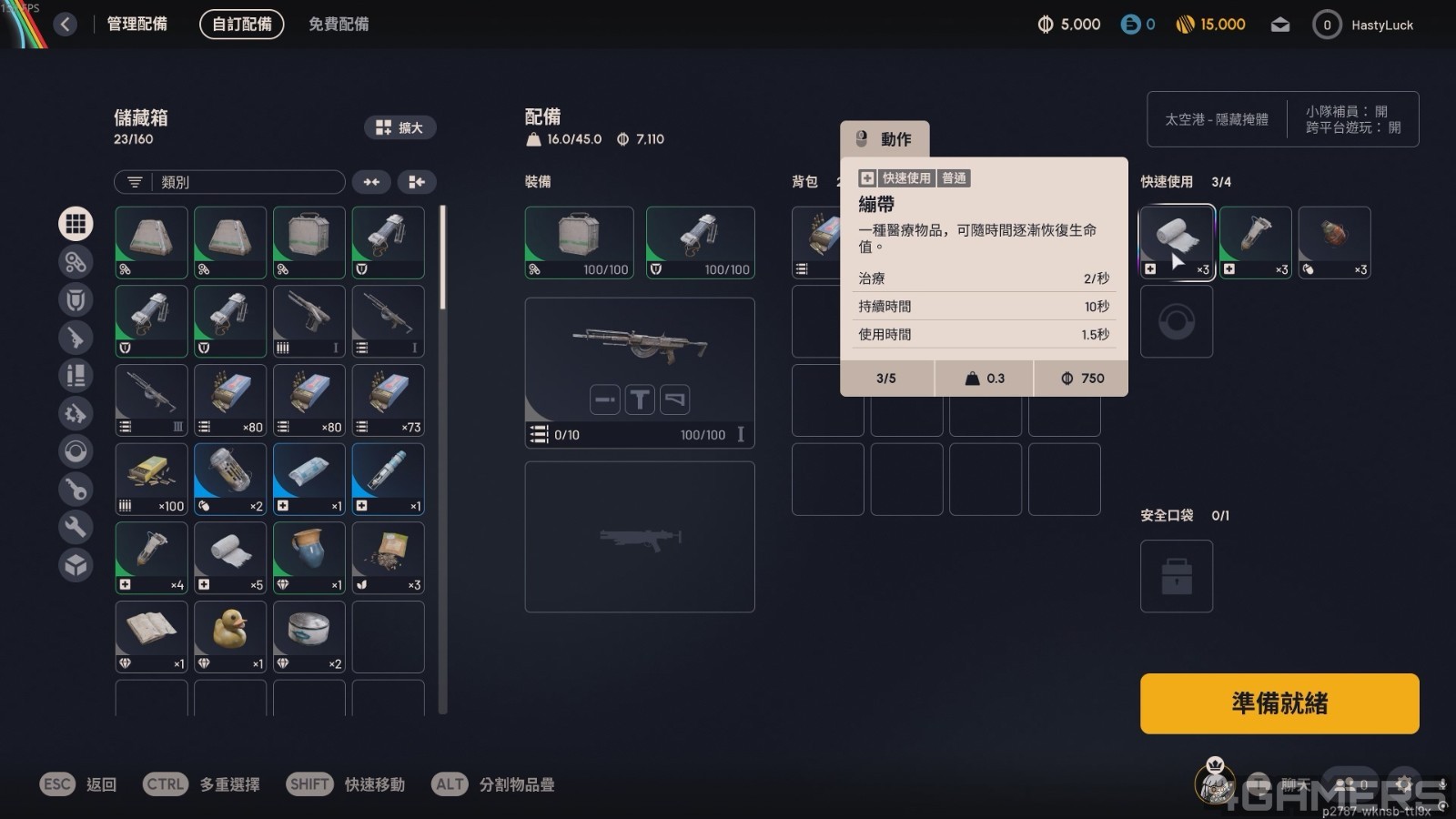Switch to the 管理配備 tab

[x=137, y=25]
